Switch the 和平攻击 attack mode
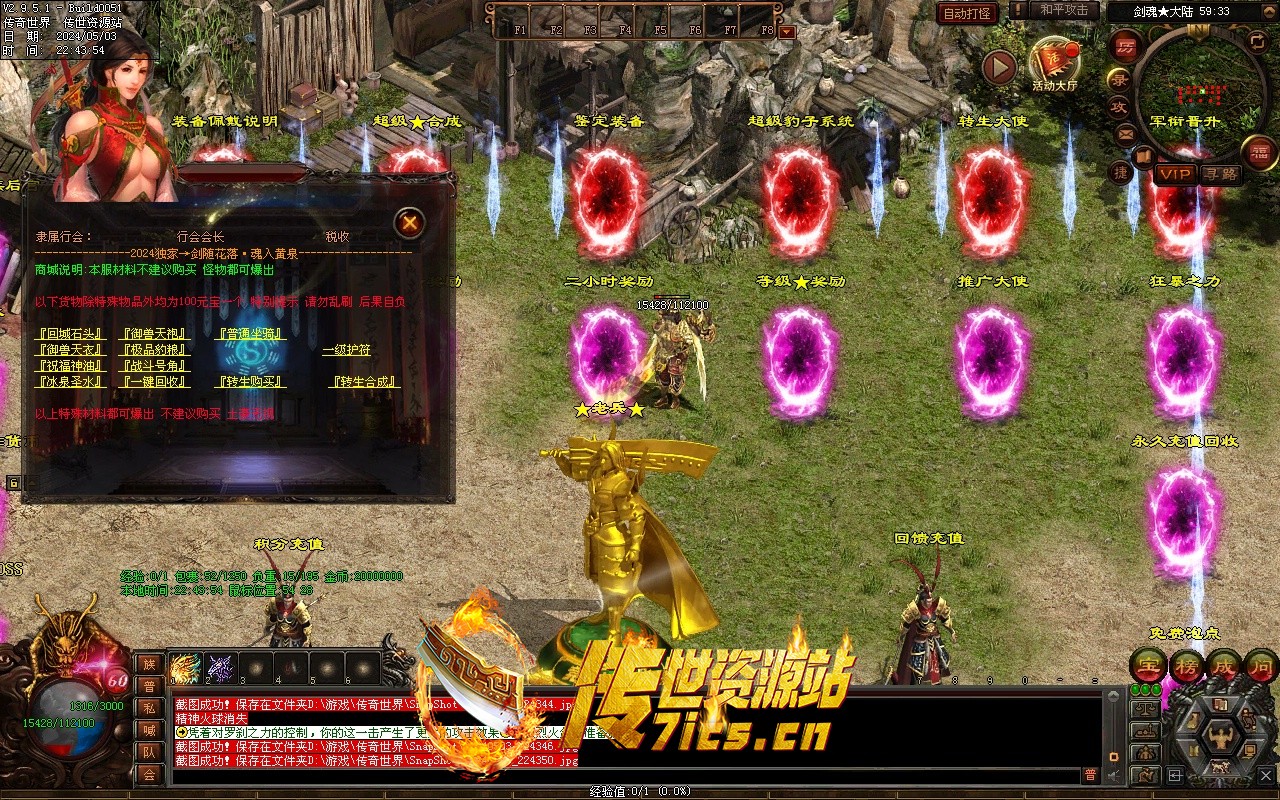1280x800 pixels. click(1064, 10)
